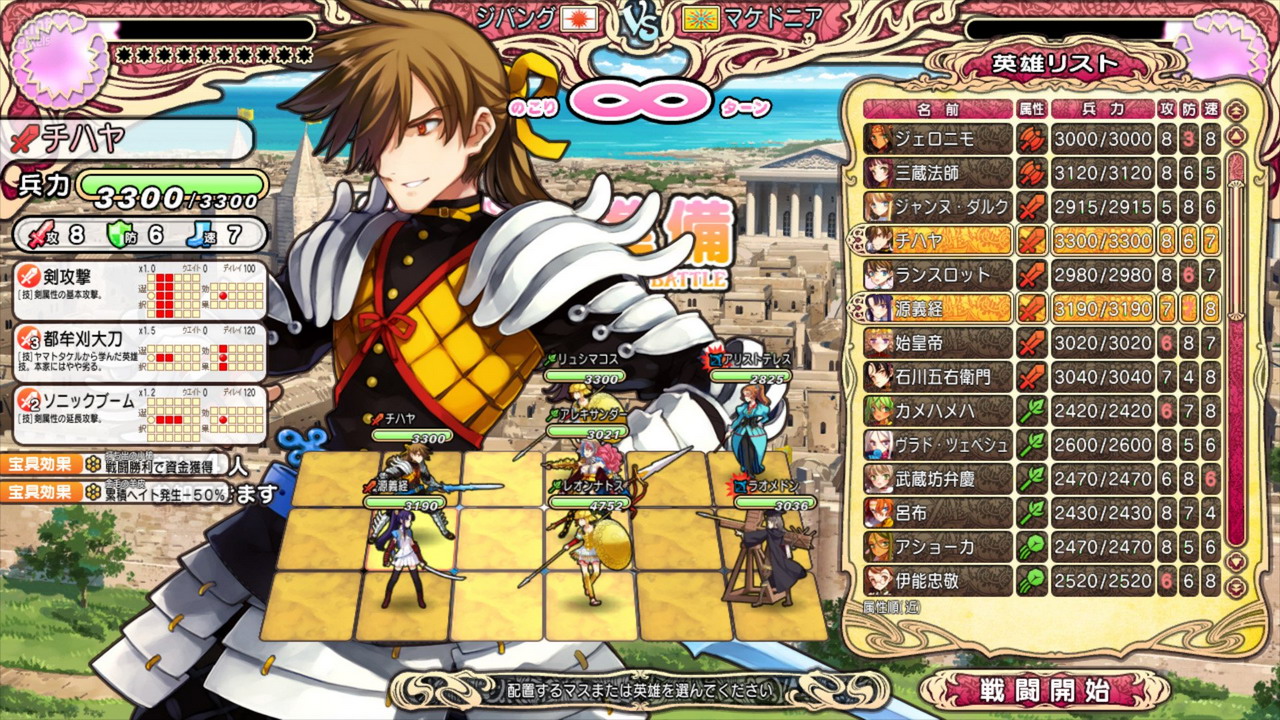Choose アショーカ from the hero list
The image size is (1280, 720).
[x=938, y=547]
